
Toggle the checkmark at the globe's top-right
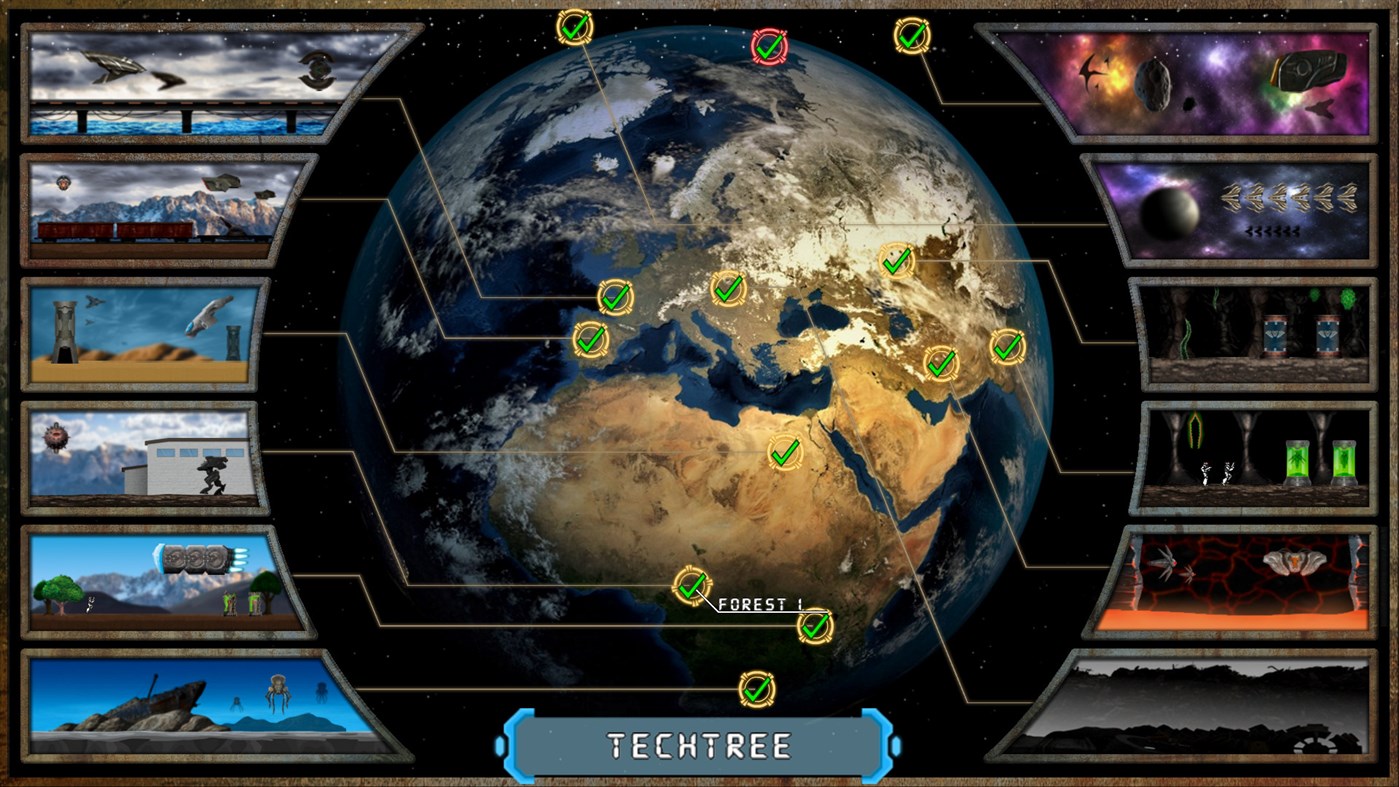(x=911, y=38)
